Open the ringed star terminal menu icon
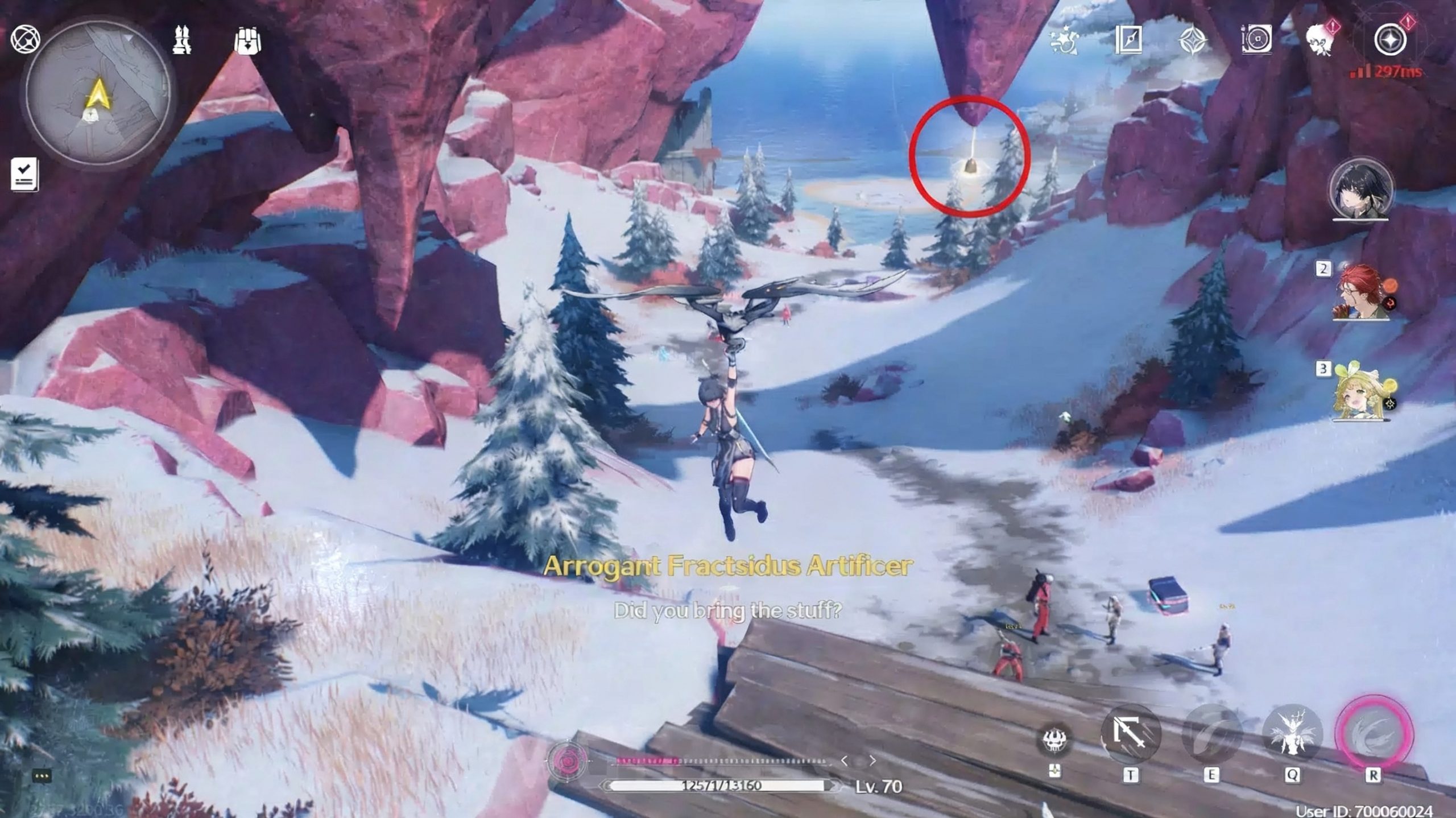 1390,40
